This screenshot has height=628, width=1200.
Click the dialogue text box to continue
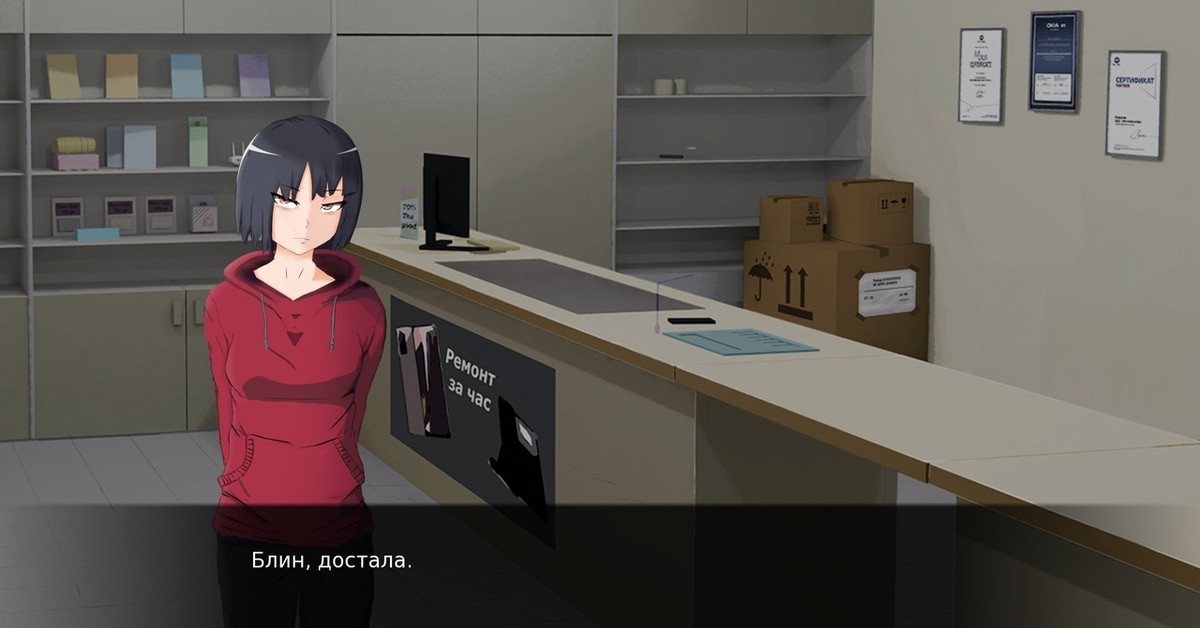600,565
